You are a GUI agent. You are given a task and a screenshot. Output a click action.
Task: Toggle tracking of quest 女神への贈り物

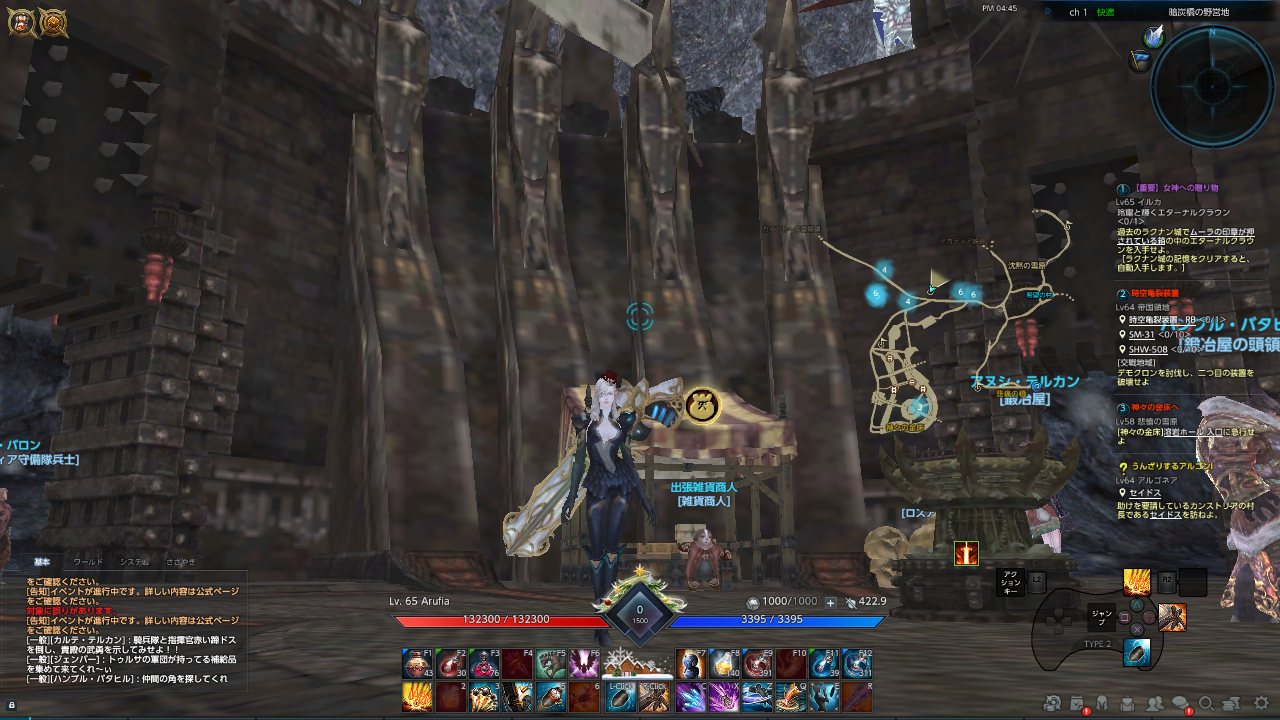click(x=1121, y=191)
